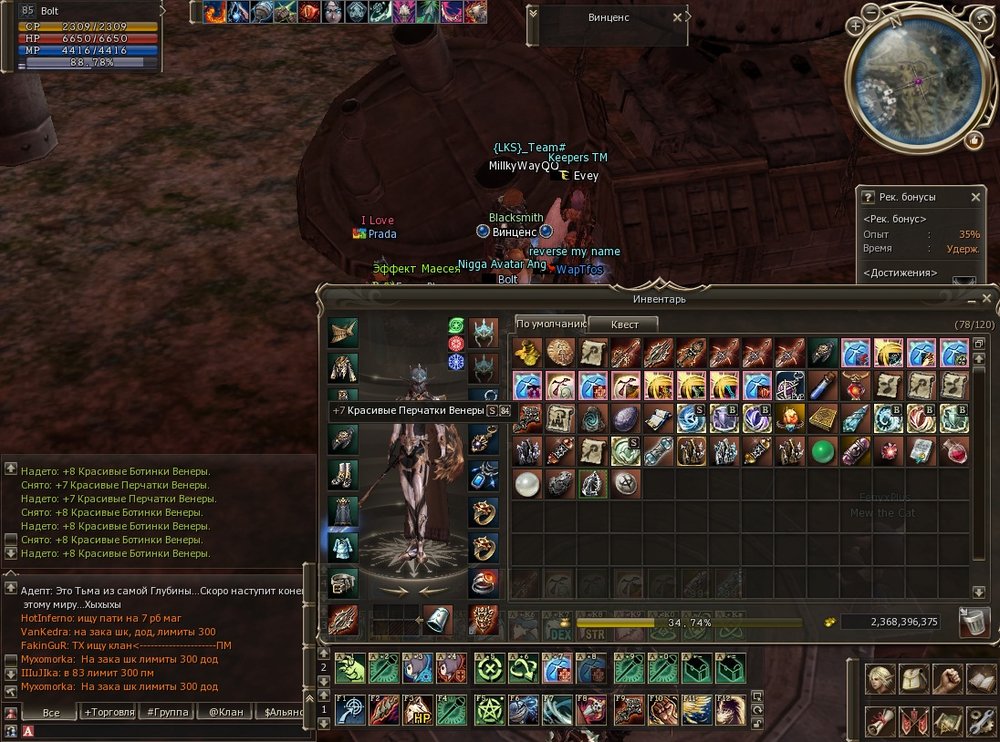Pick the golden open book item
This screenshot has height=742, width=1000.
coord(822,418)
